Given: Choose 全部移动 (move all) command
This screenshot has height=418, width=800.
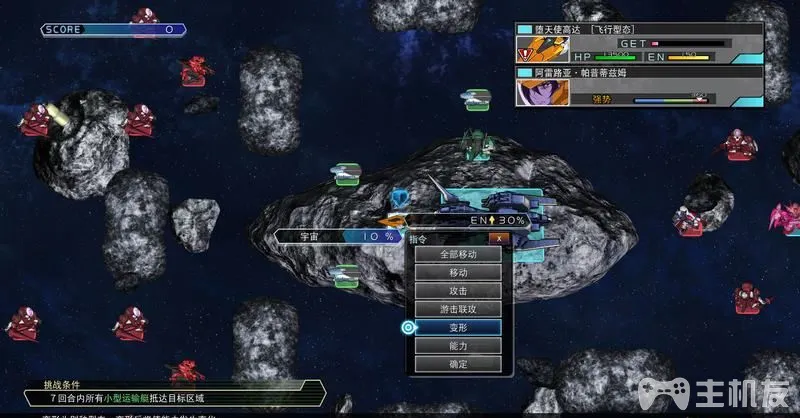Looking at the screenshot, I should [x=458, y=254].
